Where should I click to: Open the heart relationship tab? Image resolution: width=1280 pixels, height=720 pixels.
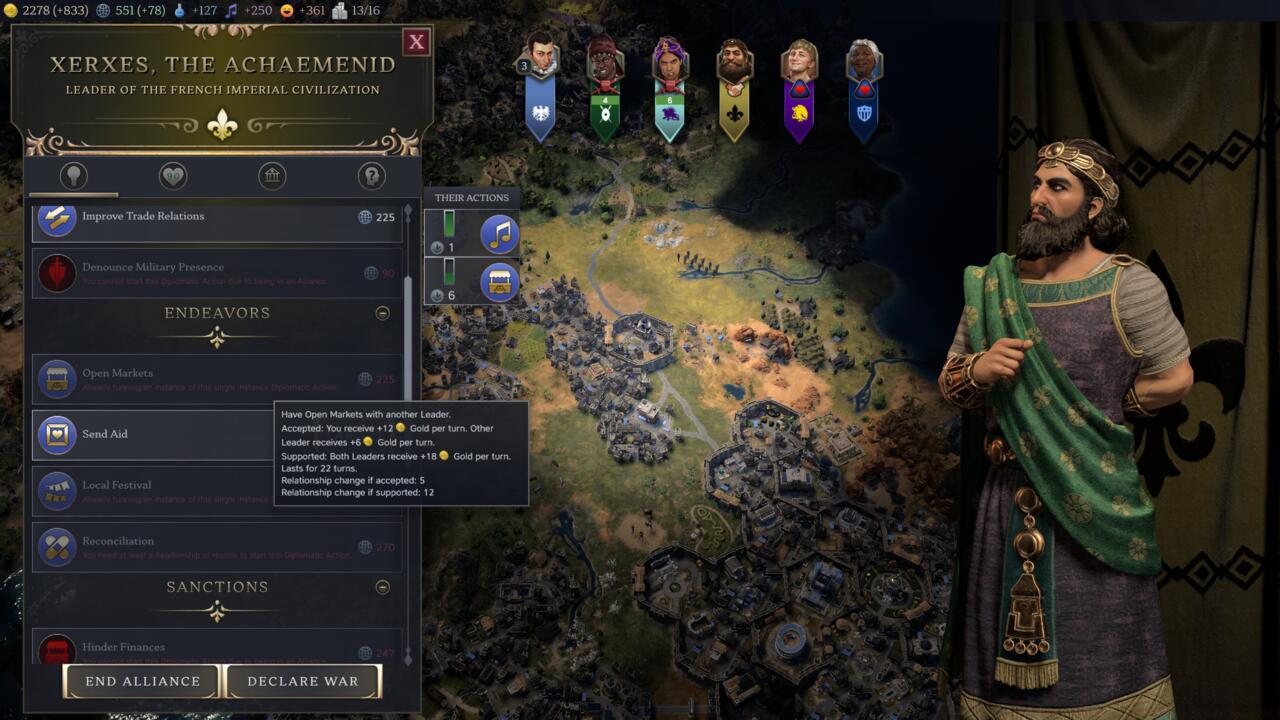point(173,177)
